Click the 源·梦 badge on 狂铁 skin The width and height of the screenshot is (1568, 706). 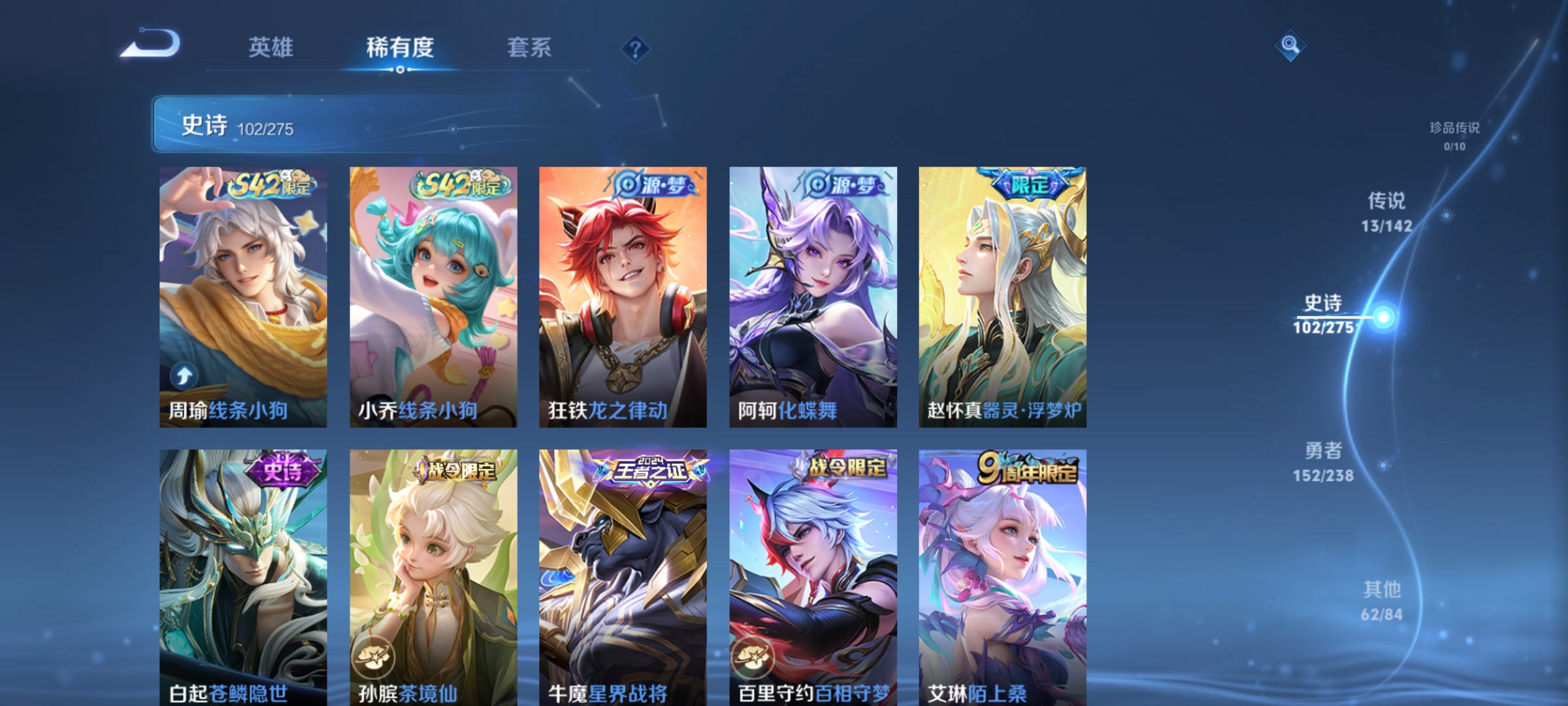point(653,185)
